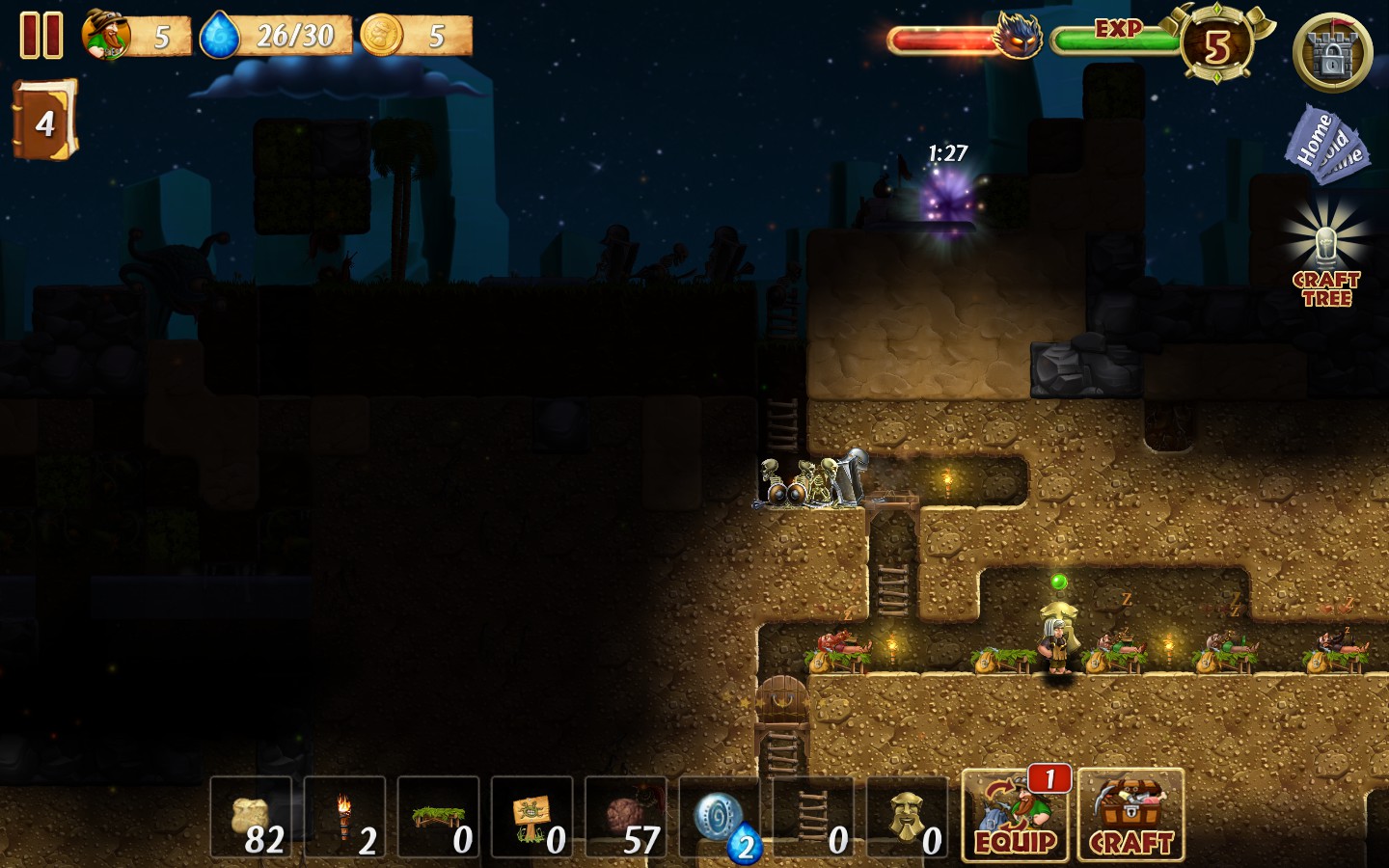The image size is (1389, 868).
Task: Open the locked castle button
Action: click(1332, 53)
